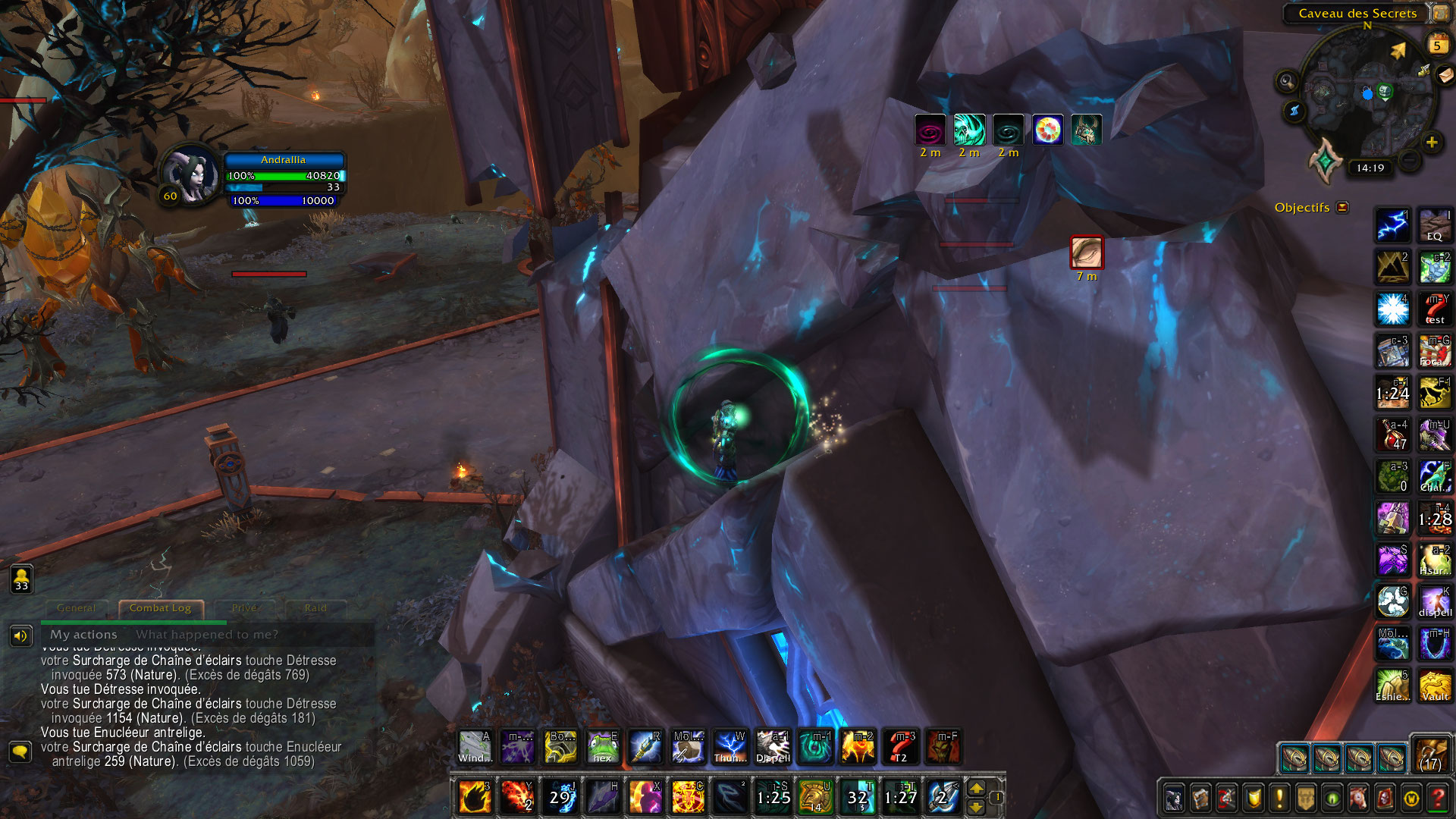Switch to the General chat tab

coord(76,607)
